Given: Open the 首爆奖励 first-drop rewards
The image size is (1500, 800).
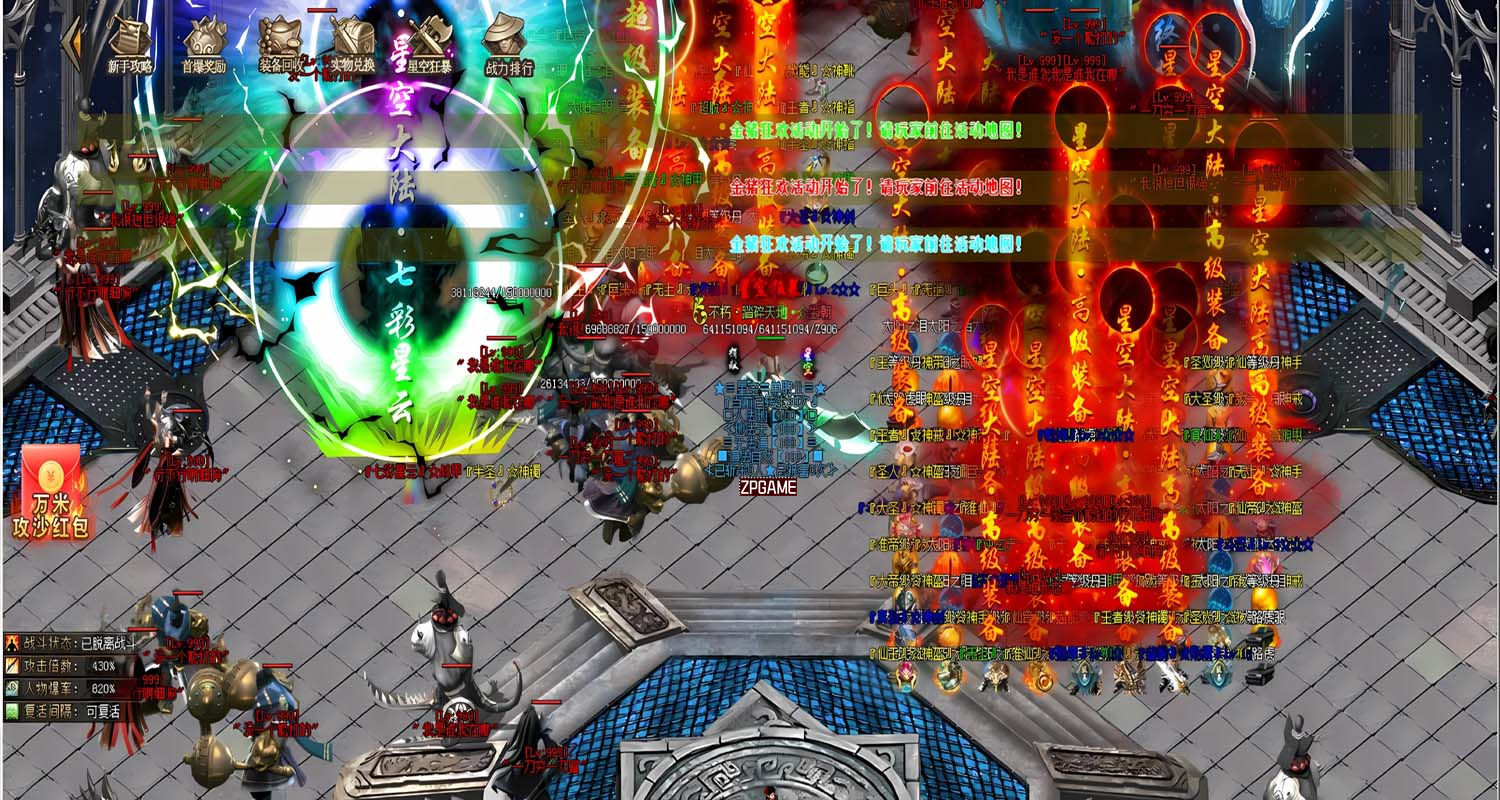Looking at the screenshot, I should tap(204, 44).
